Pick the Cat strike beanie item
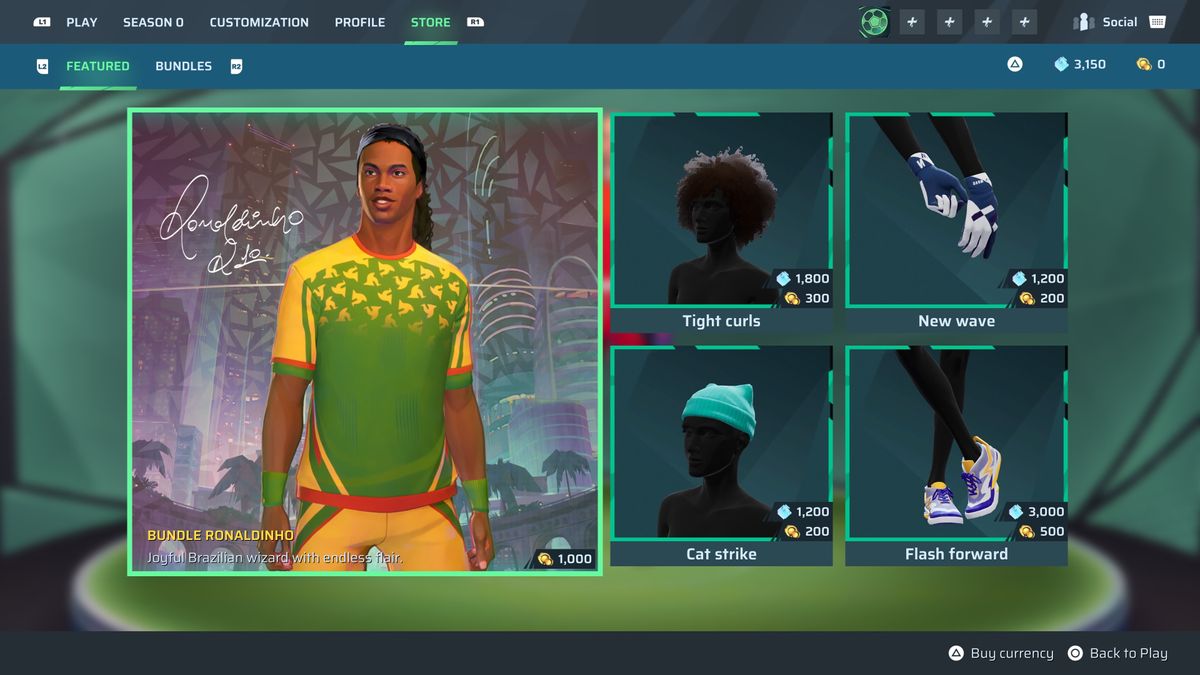 [721, 455]
